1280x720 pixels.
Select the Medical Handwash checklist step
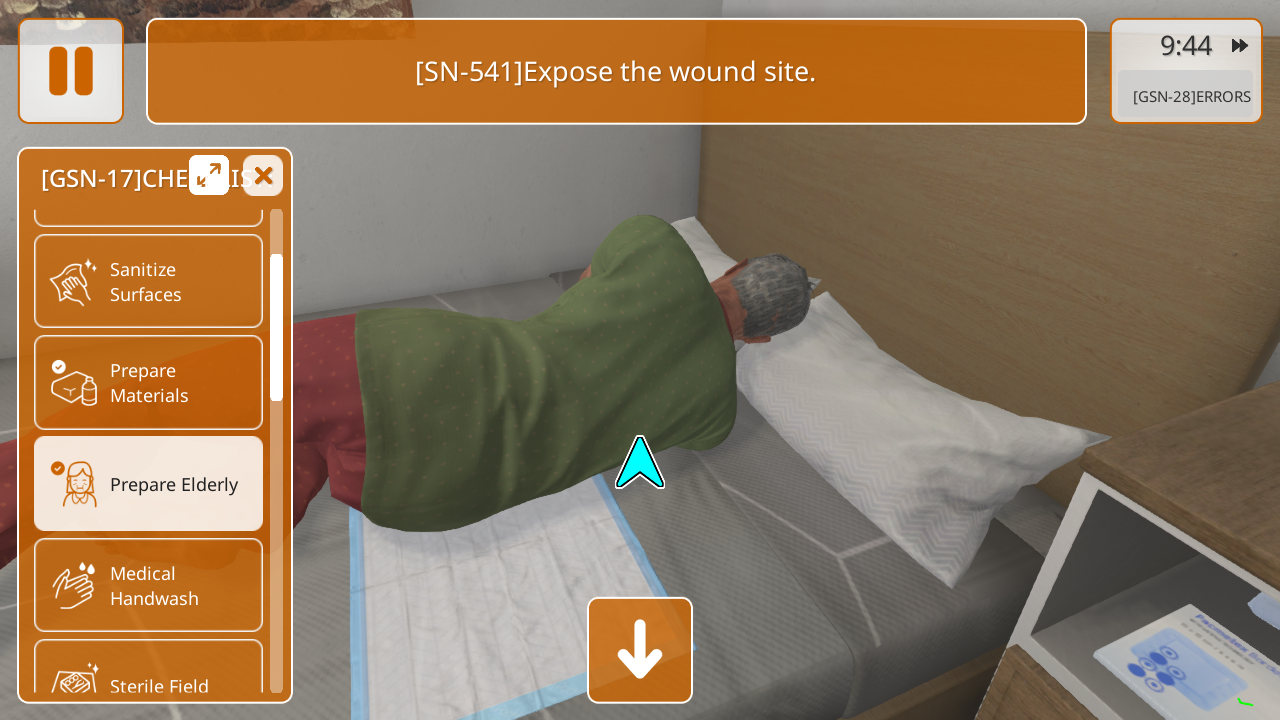tap(148, 585)
